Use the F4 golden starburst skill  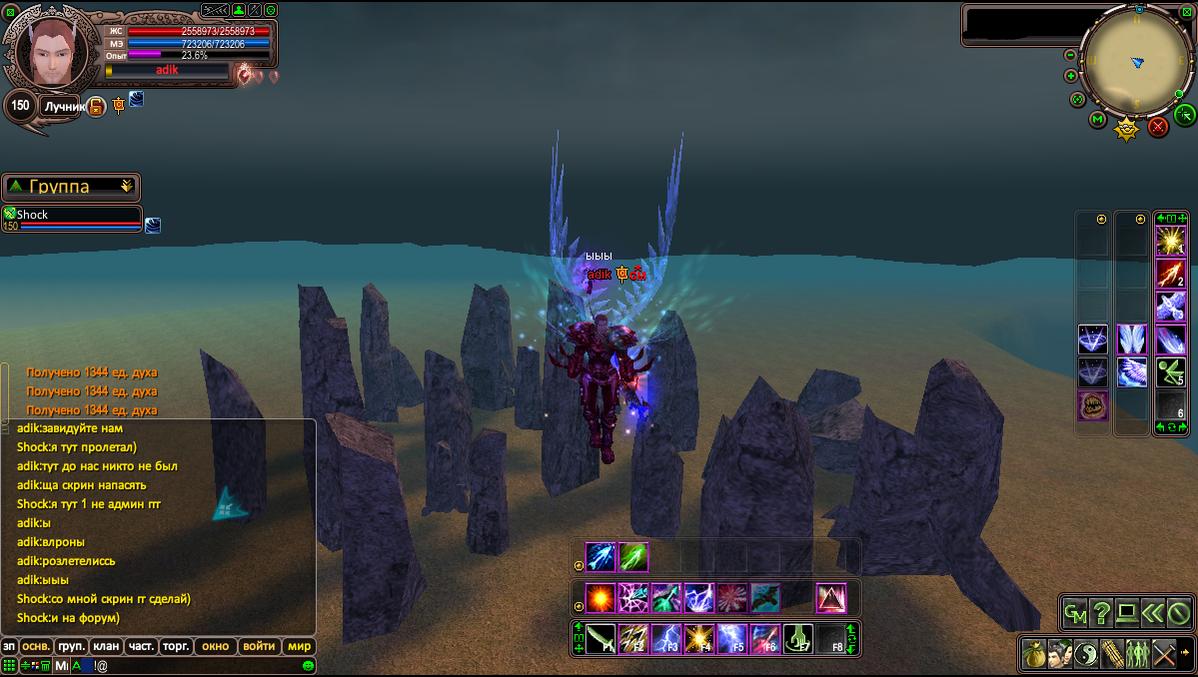pos(699,638)
